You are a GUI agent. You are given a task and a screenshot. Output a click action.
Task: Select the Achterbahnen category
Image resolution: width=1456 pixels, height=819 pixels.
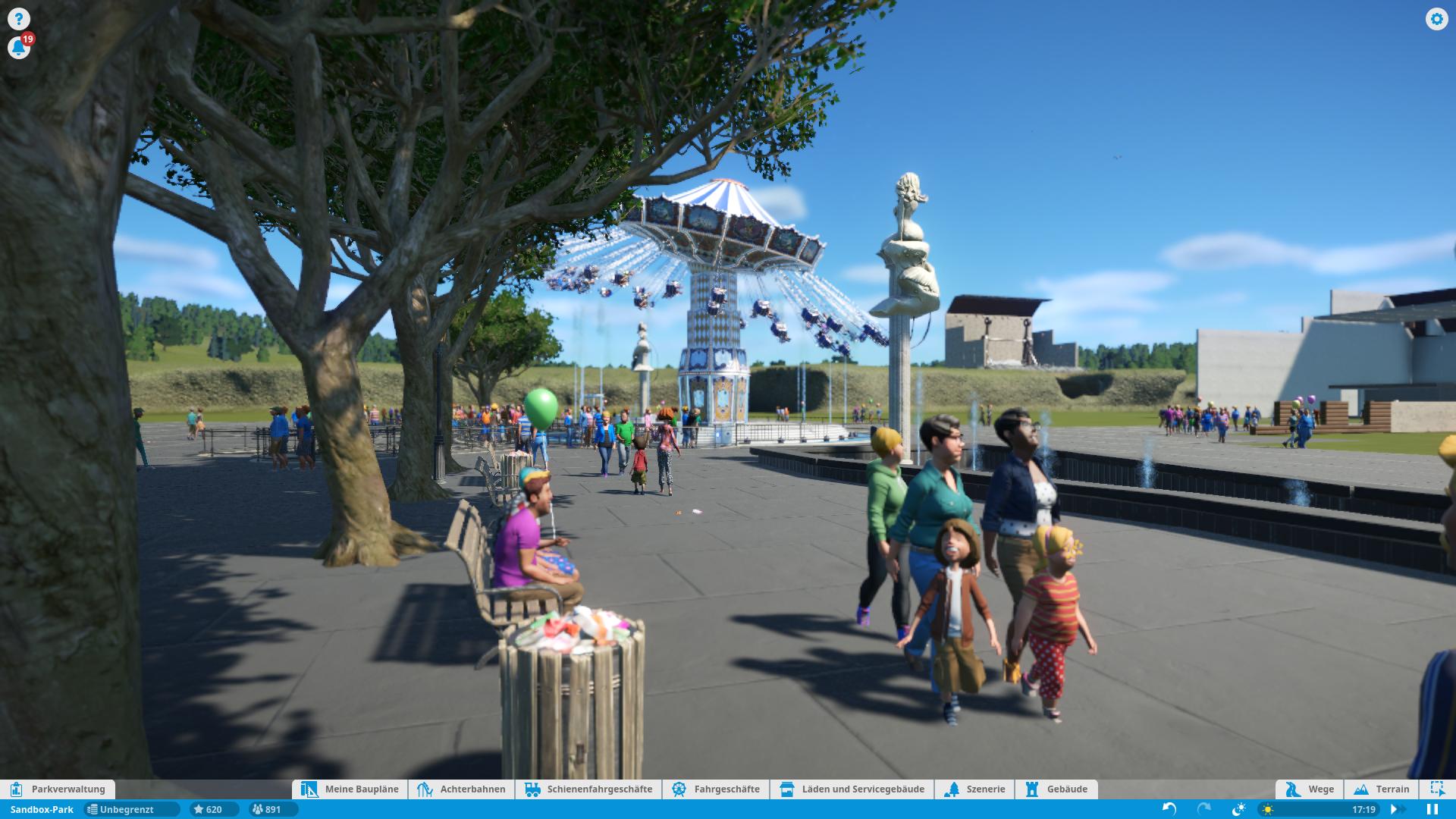[x=461, y=789]
